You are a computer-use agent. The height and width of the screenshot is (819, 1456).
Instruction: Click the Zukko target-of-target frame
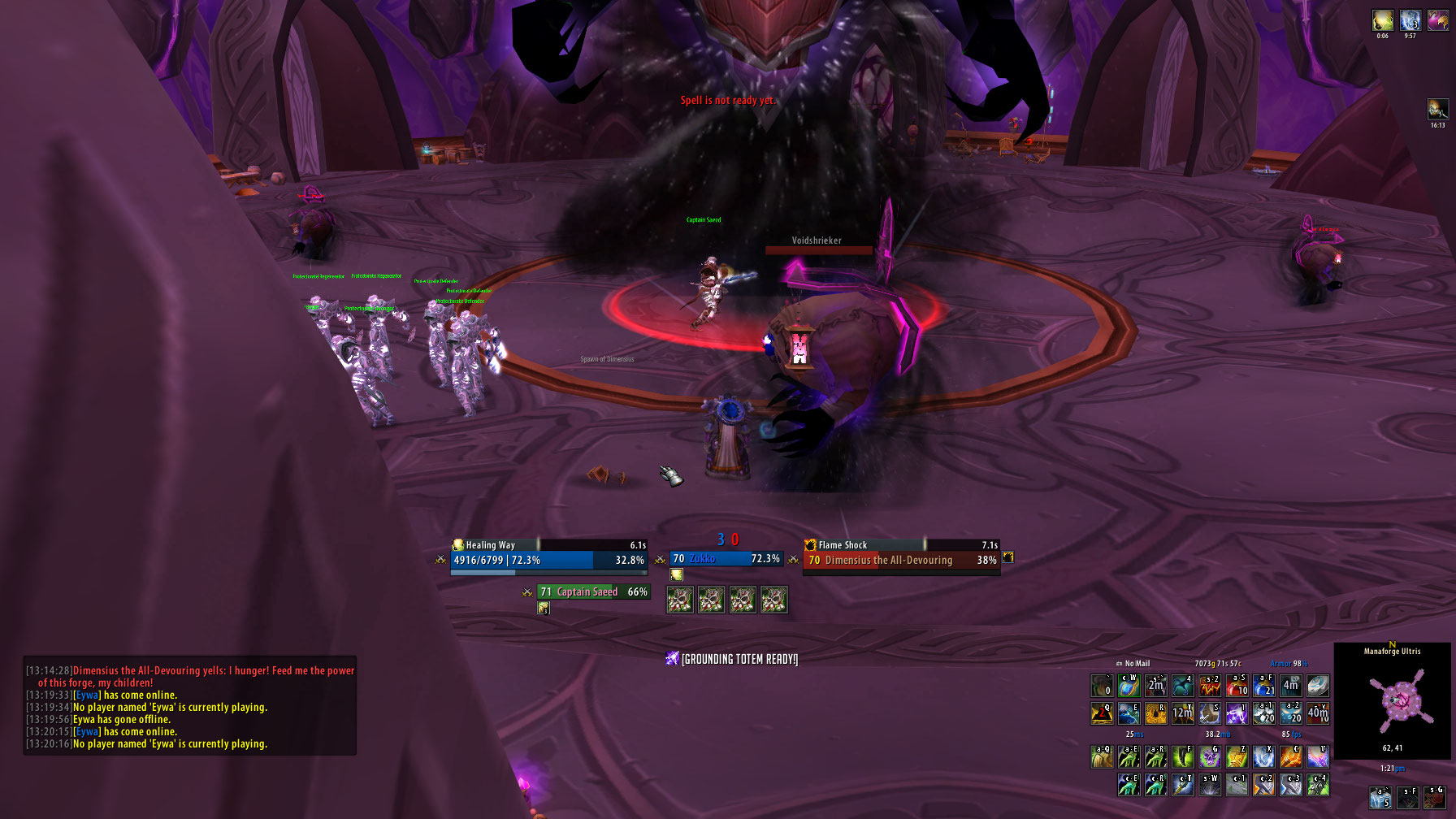click(x=725, y=559)
